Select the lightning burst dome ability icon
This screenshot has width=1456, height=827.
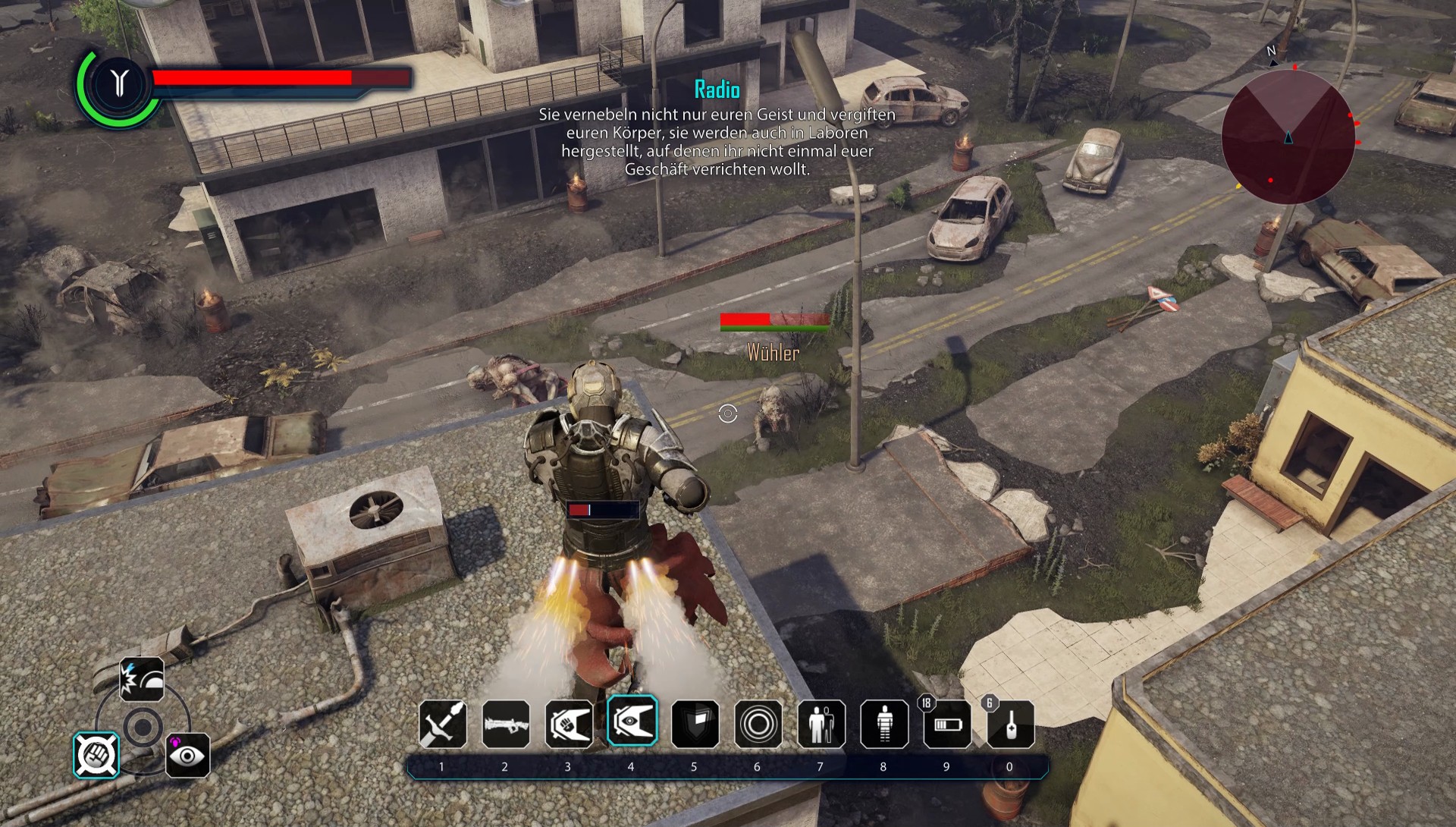tap(142, 679)
